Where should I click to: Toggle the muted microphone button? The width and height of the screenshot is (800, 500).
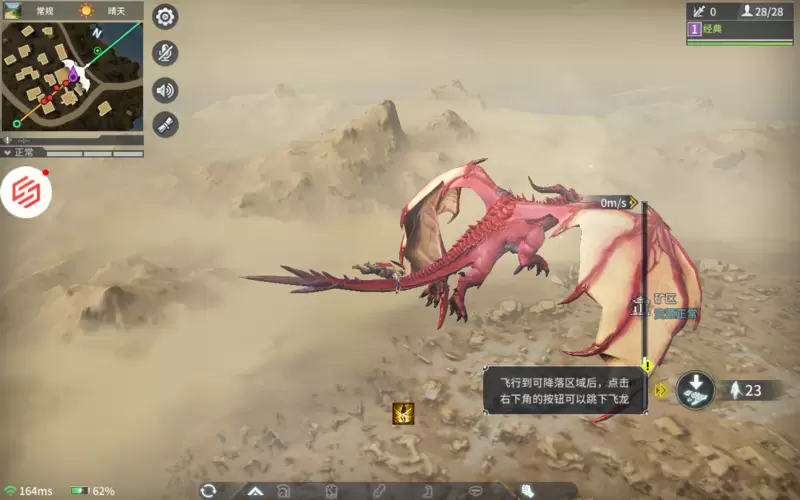tap(165, 53)
